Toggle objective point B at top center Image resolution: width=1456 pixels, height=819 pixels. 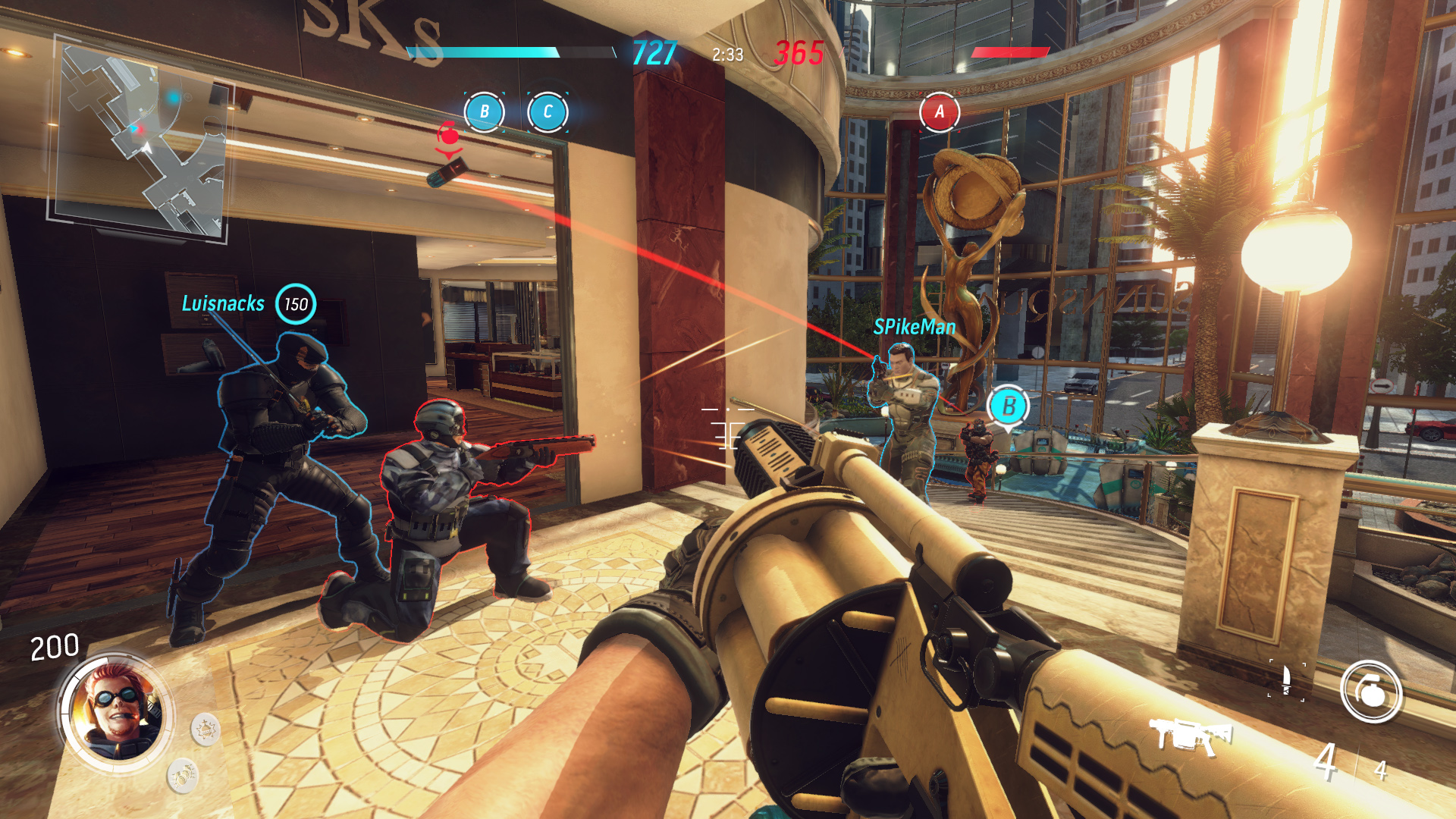click(x=483, y=111)
